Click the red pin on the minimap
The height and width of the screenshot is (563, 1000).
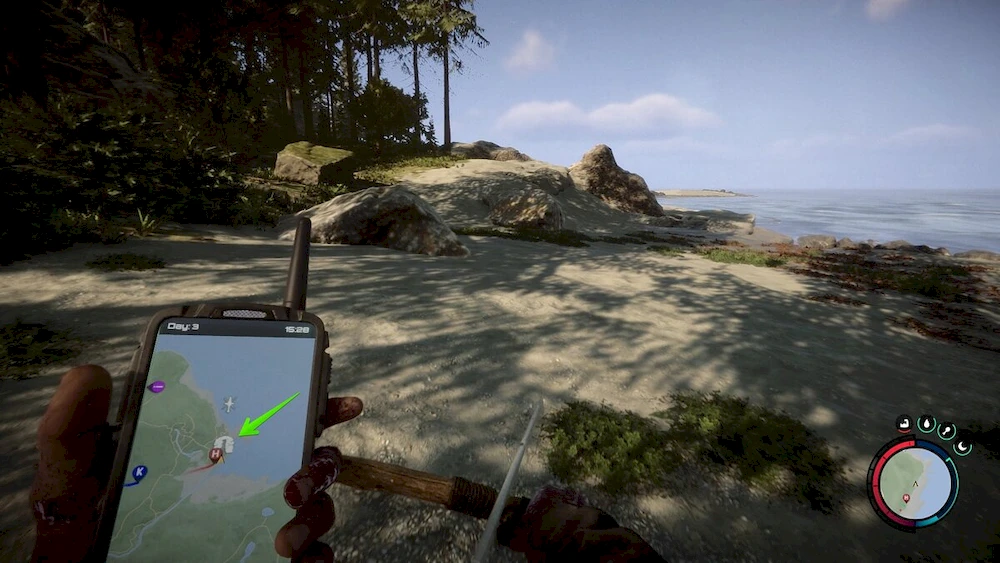click(x=907, y=497)
